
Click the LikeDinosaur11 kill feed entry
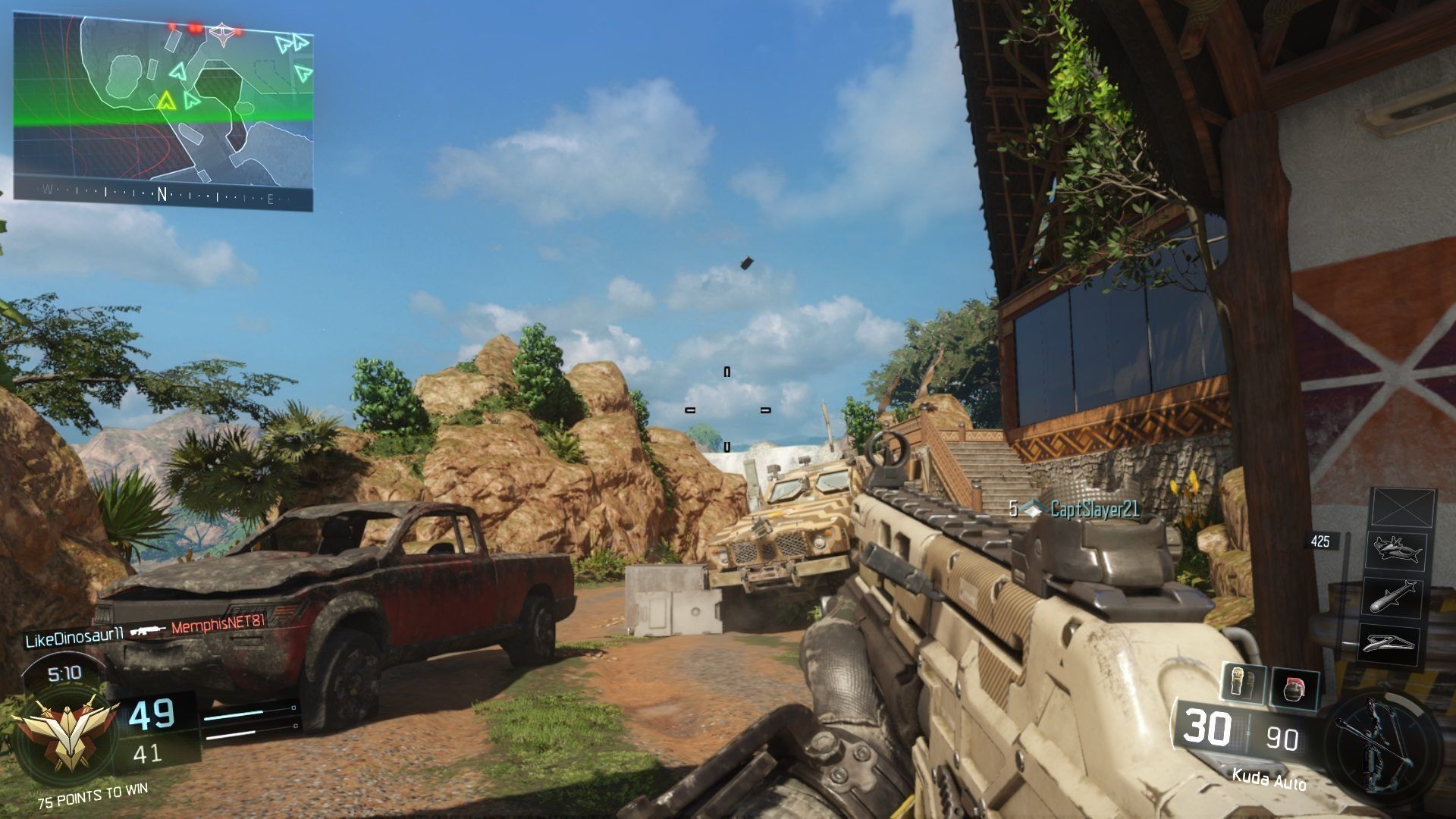(x=83, y=641)
